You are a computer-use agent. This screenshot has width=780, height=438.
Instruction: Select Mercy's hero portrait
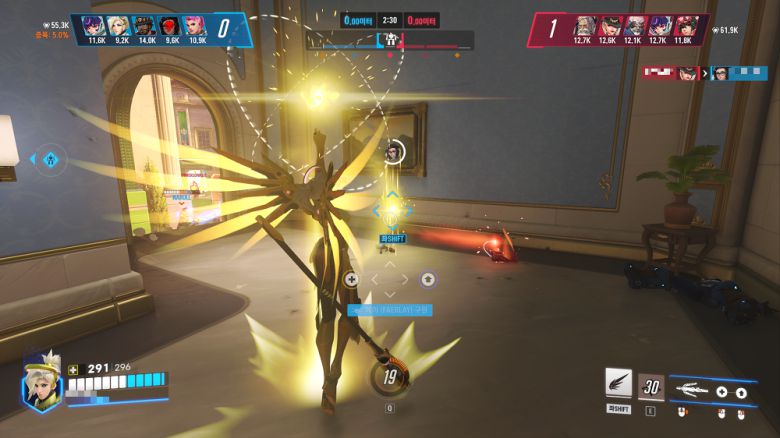click(41, 384)
